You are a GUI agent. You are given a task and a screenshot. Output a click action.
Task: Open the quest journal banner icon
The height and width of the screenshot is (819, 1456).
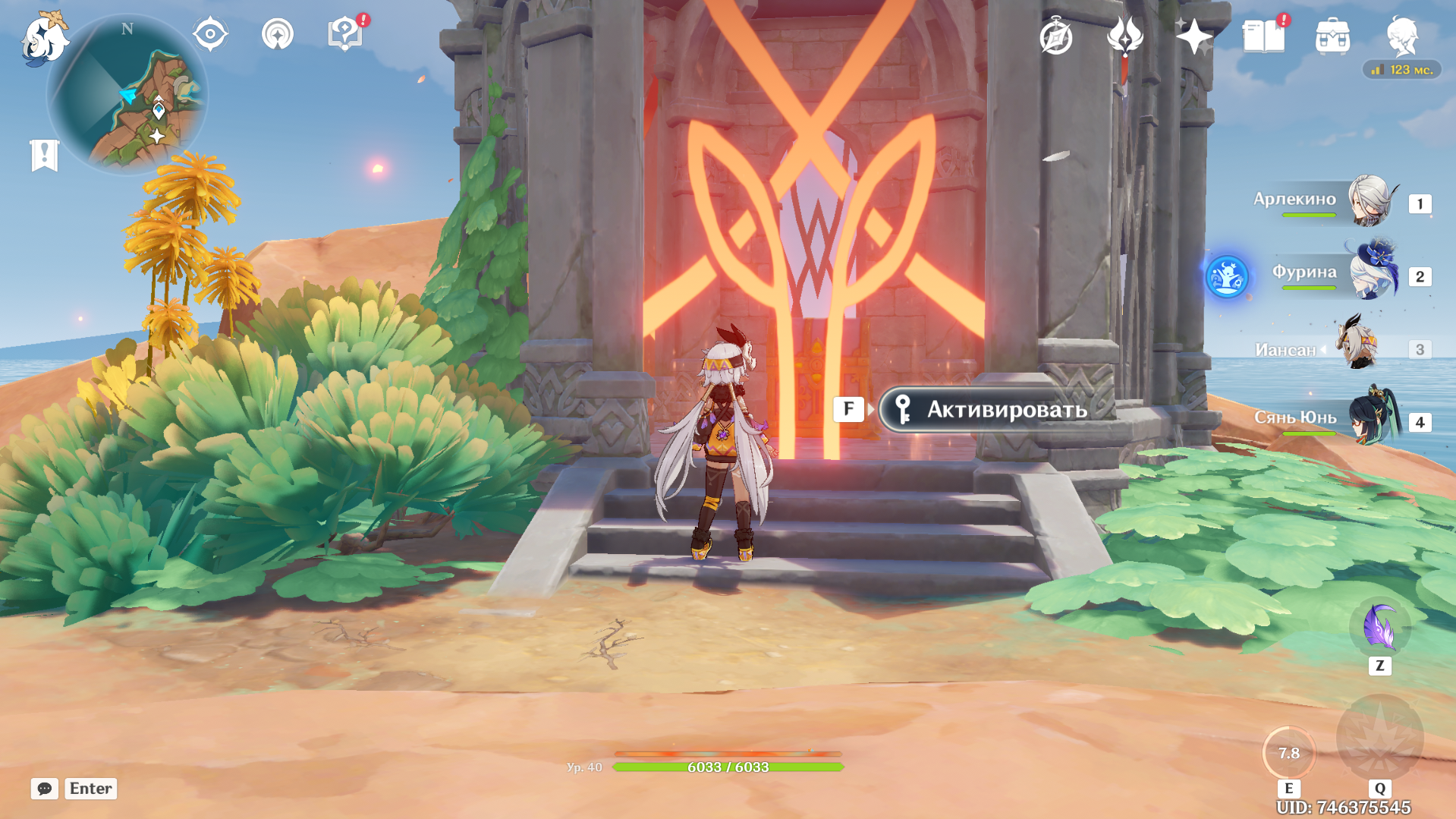(44, 156)
